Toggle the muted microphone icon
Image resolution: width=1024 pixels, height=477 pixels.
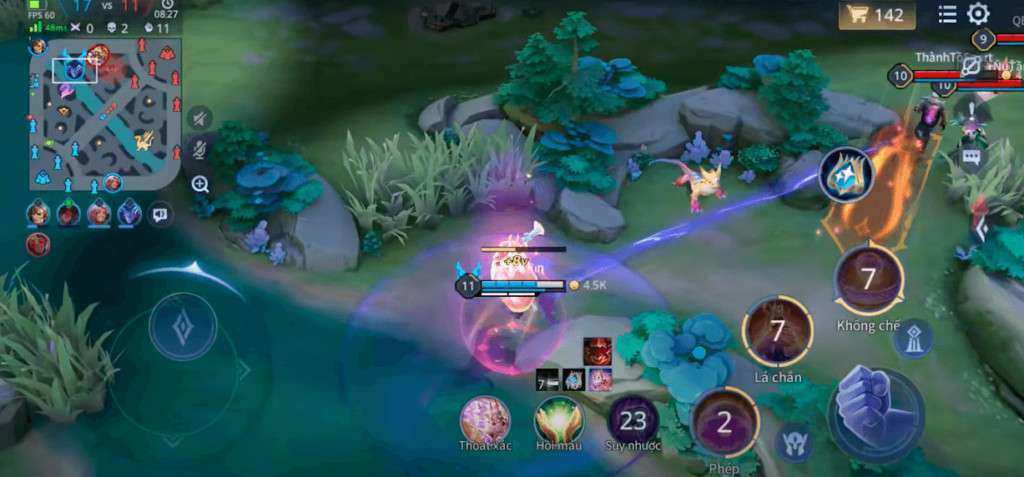200,151
